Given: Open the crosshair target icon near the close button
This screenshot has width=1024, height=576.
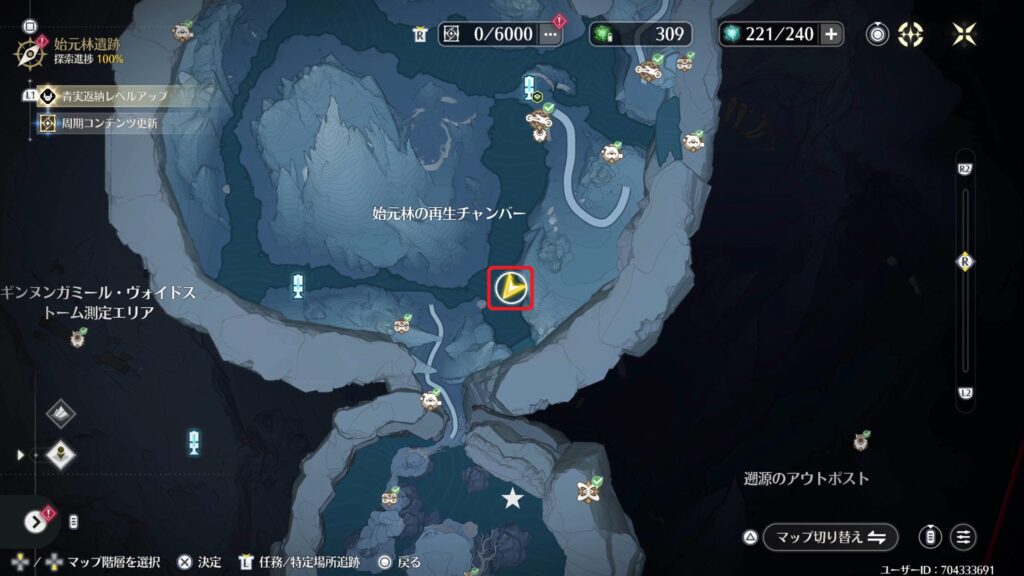Looking at the screenshot, I should pyautogui.click(x=911, y=34).
